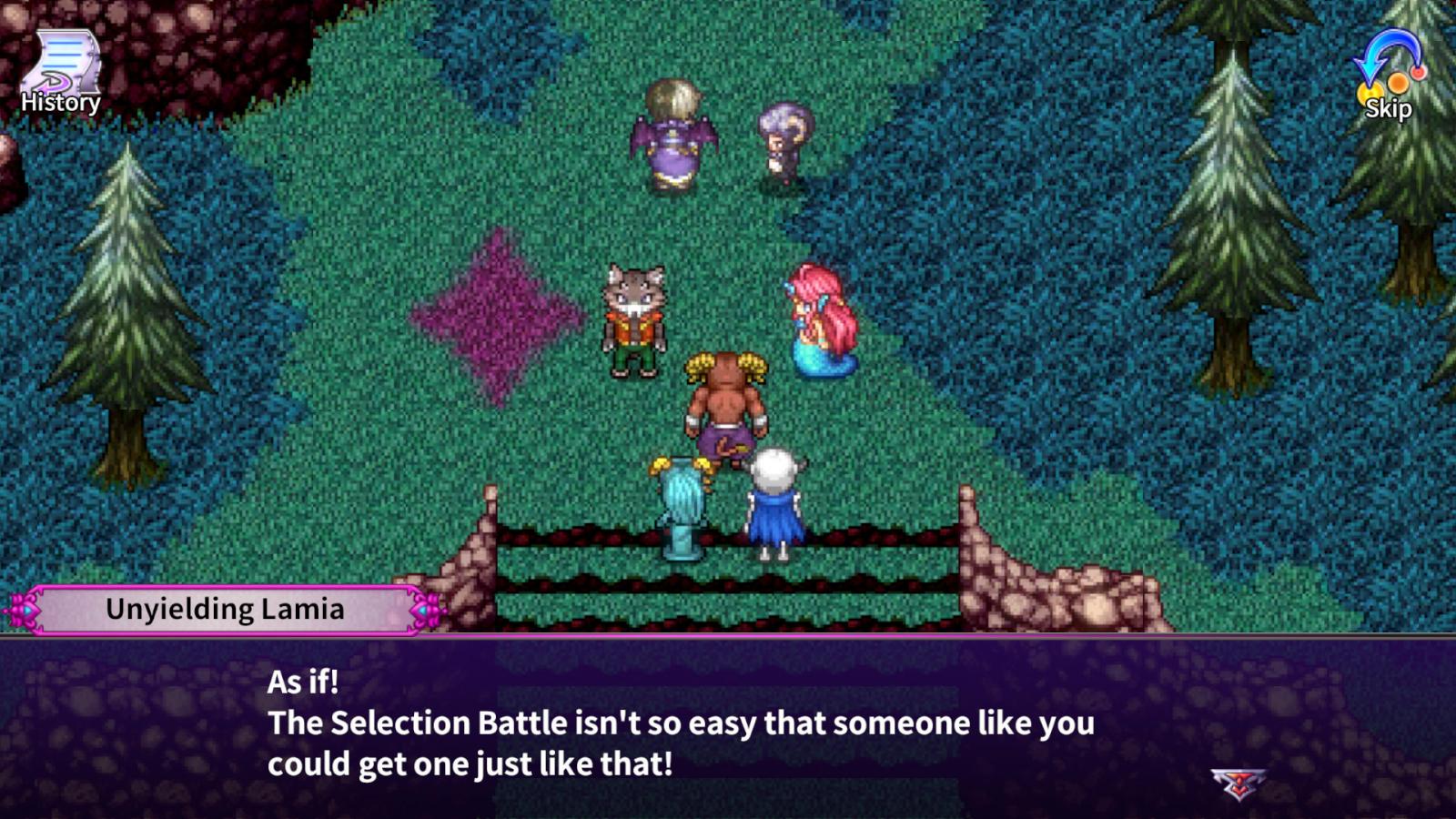Skip the cutscene dialogue

(x=1388, y=76)
